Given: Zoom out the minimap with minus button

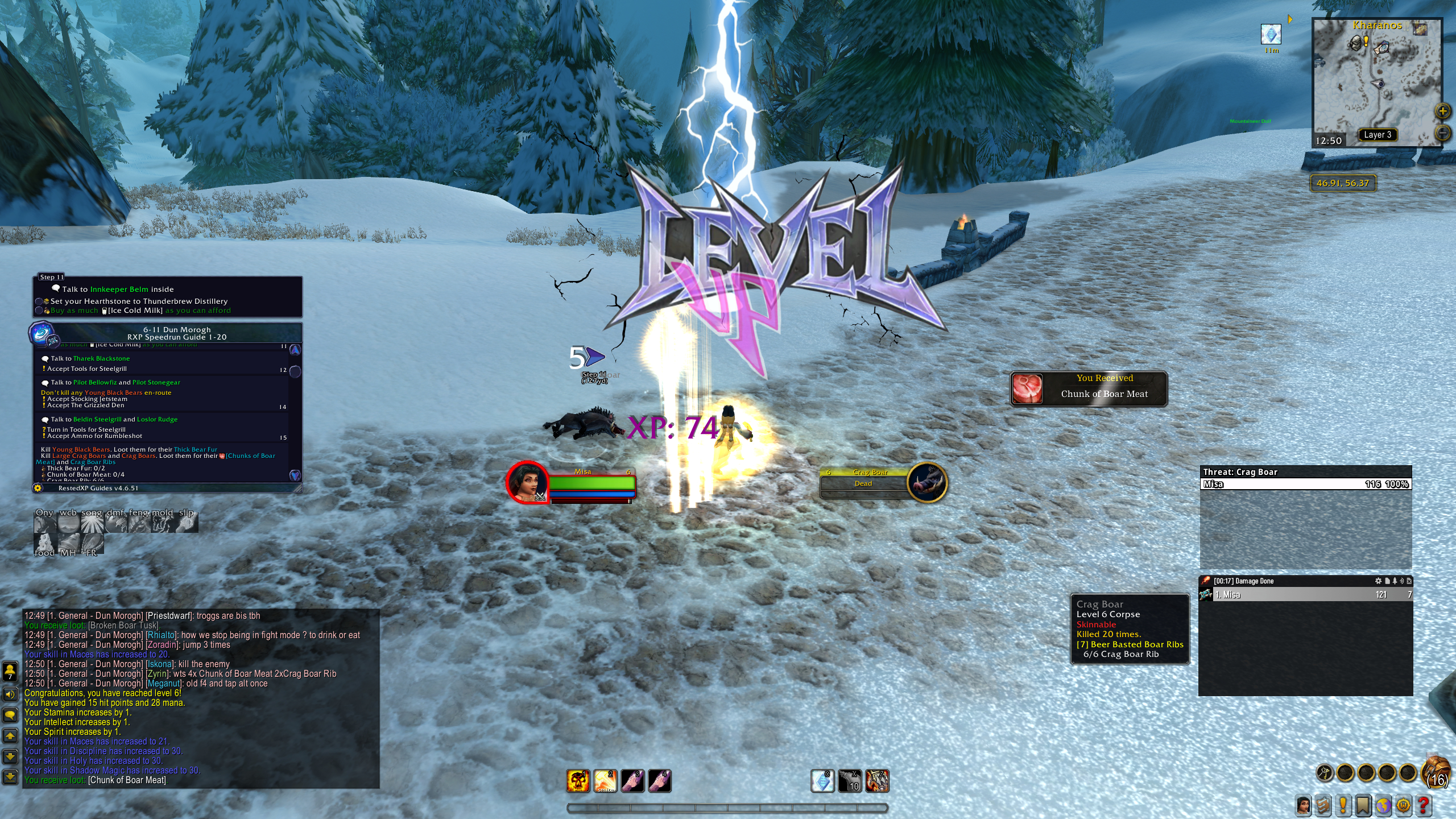Looking at the screenshot, I should point(1443,133).
